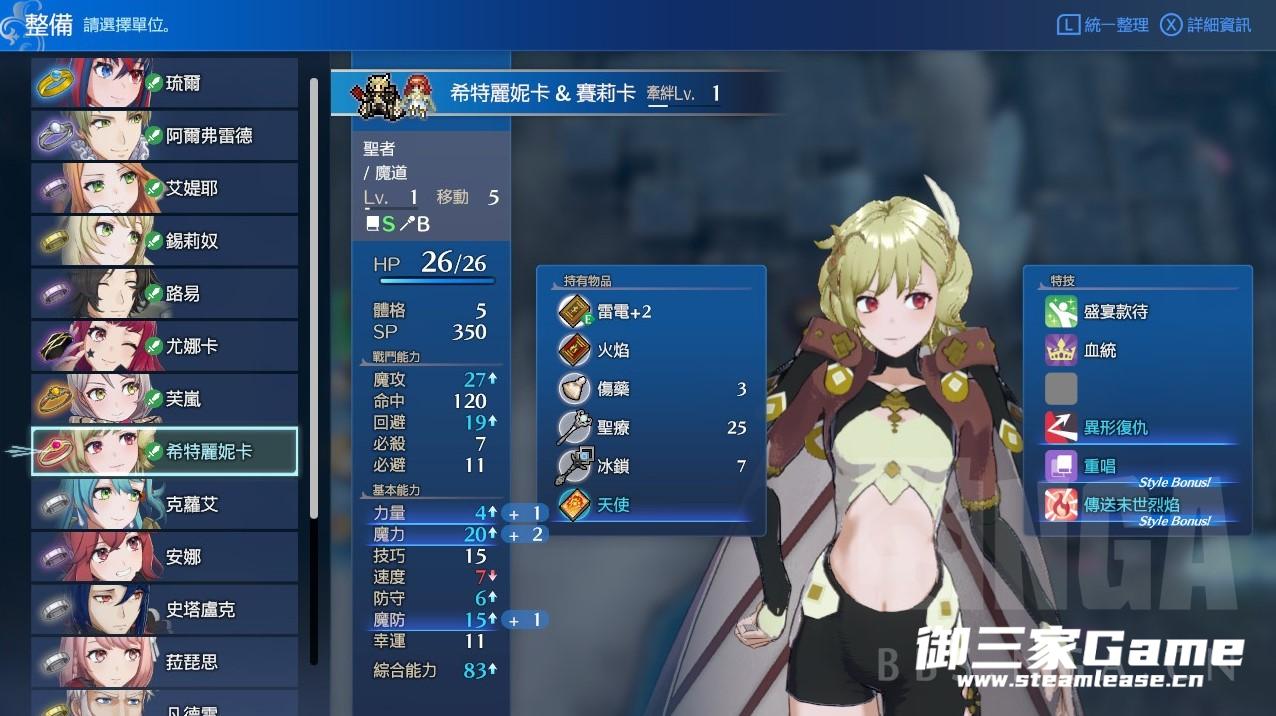Choose the 火焰 tome in inventory

[651, 351]
